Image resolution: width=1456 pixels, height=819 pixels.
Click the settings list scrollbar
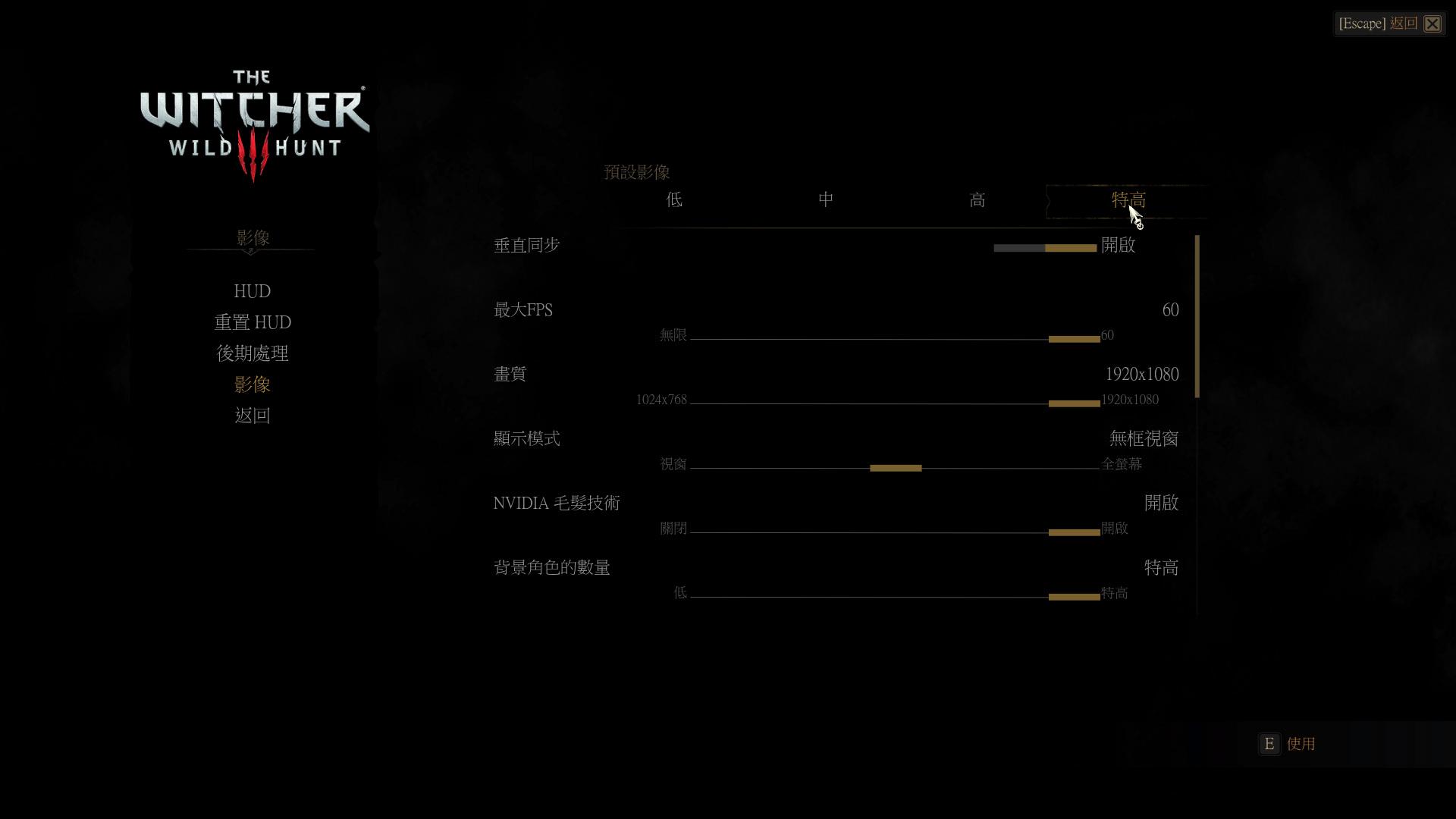coord(1197,317)
